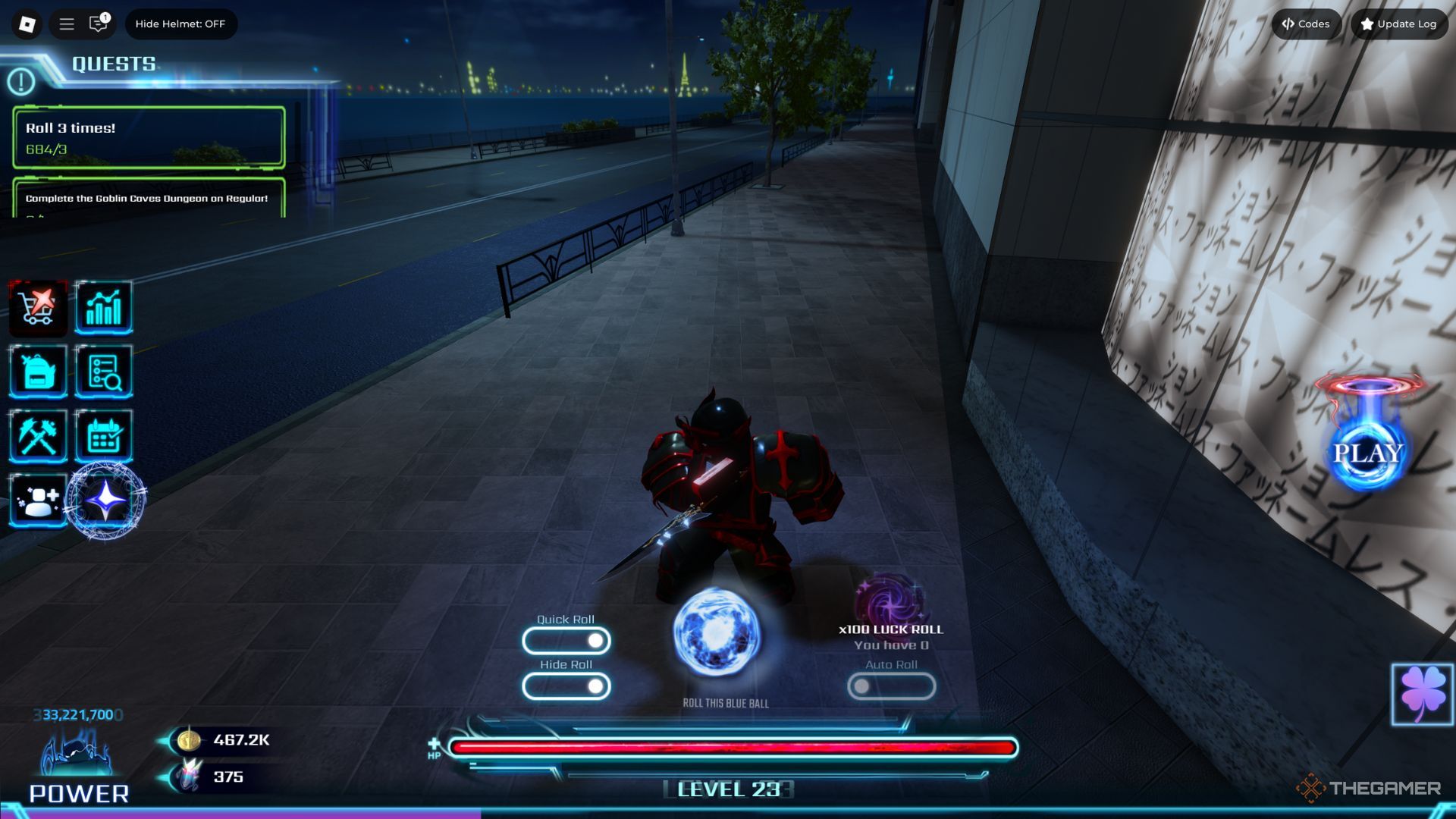The image size is (1456, 819).
Task: Open the crossed hammers crafting menu
Action: pos(38,436)
